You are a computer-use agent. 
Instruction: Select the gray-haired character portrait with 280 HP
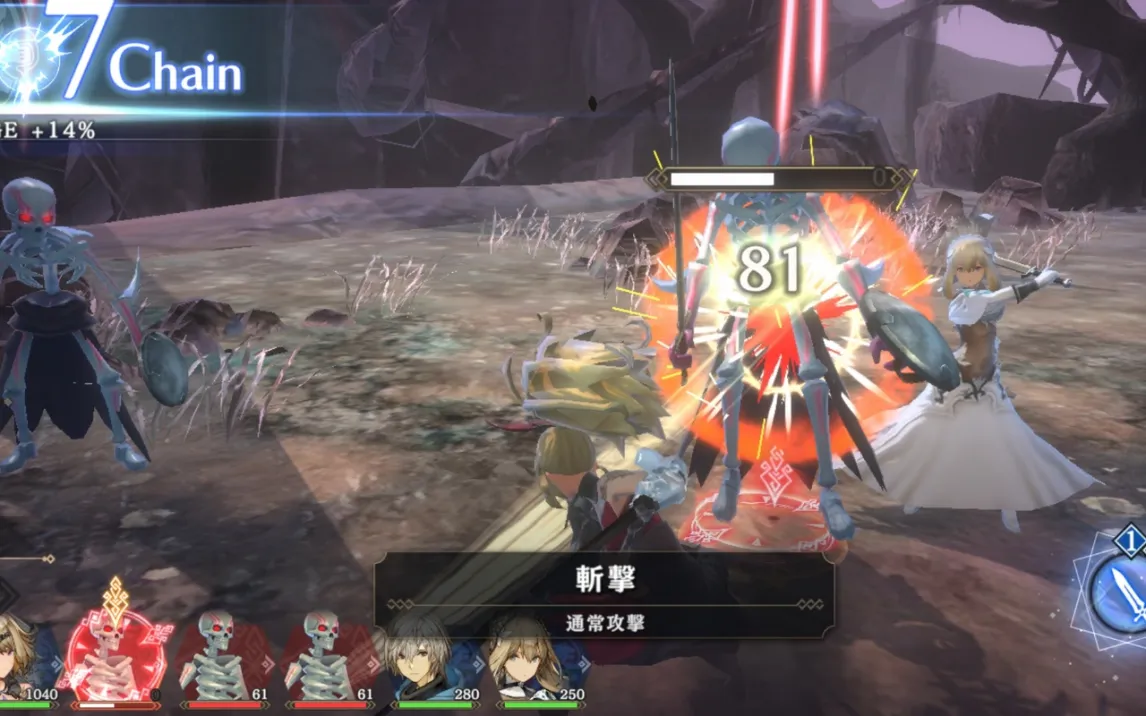tap(423, 658)
